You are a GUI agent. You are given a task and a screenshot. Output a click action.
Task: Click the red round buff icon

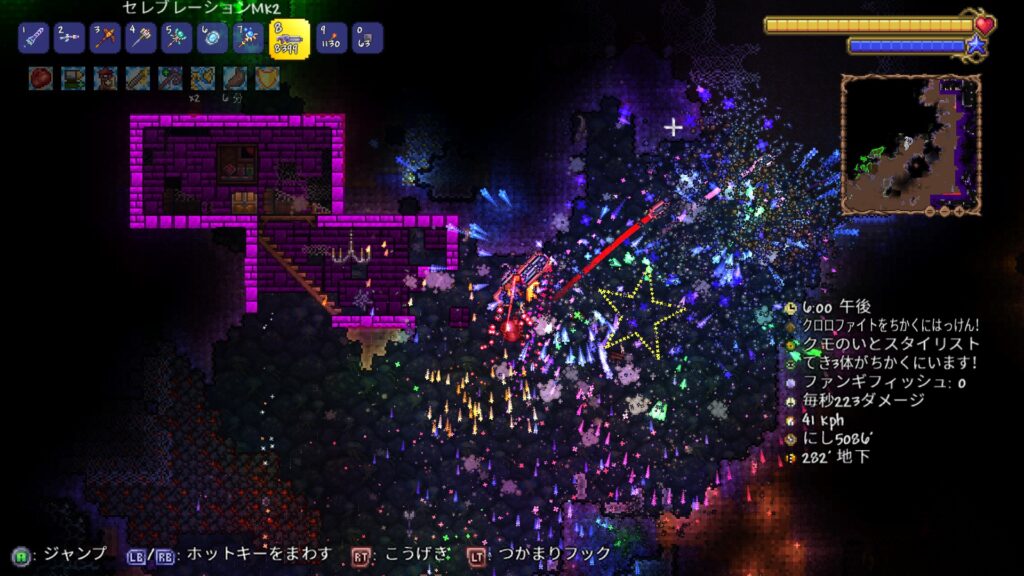tap(41, 78)
